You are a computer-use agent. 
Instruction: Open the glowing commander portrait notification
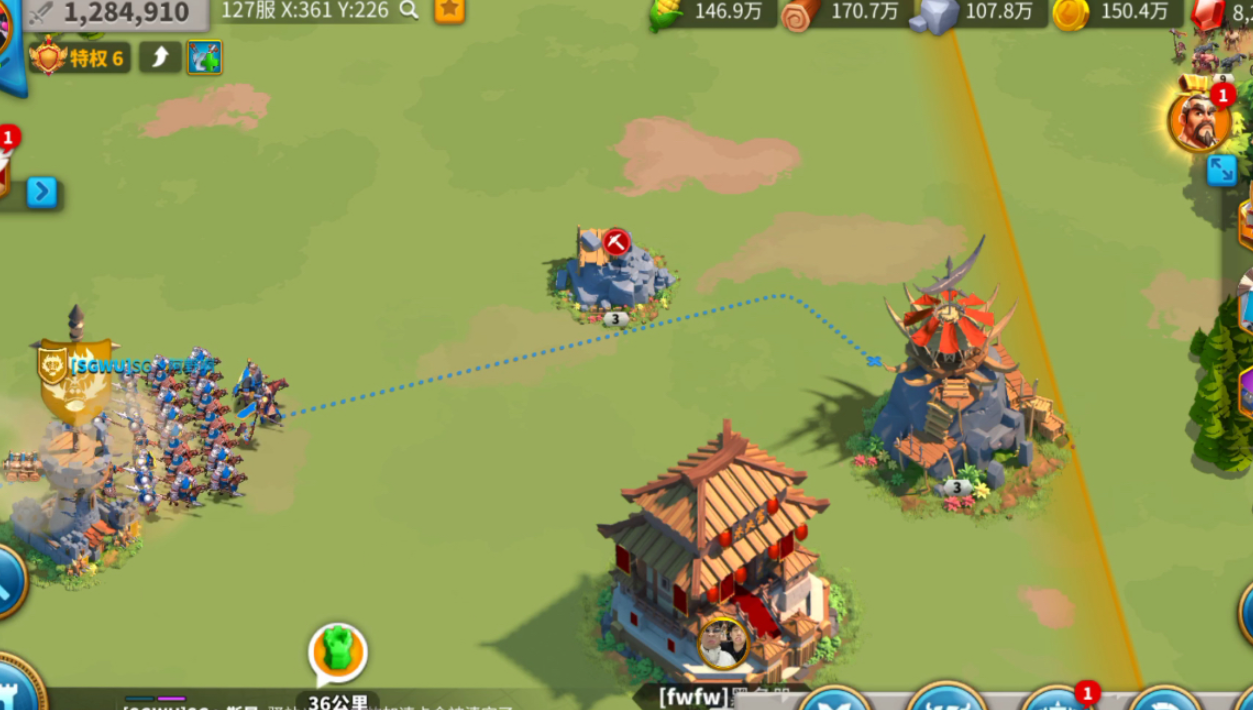(1199, 121)
